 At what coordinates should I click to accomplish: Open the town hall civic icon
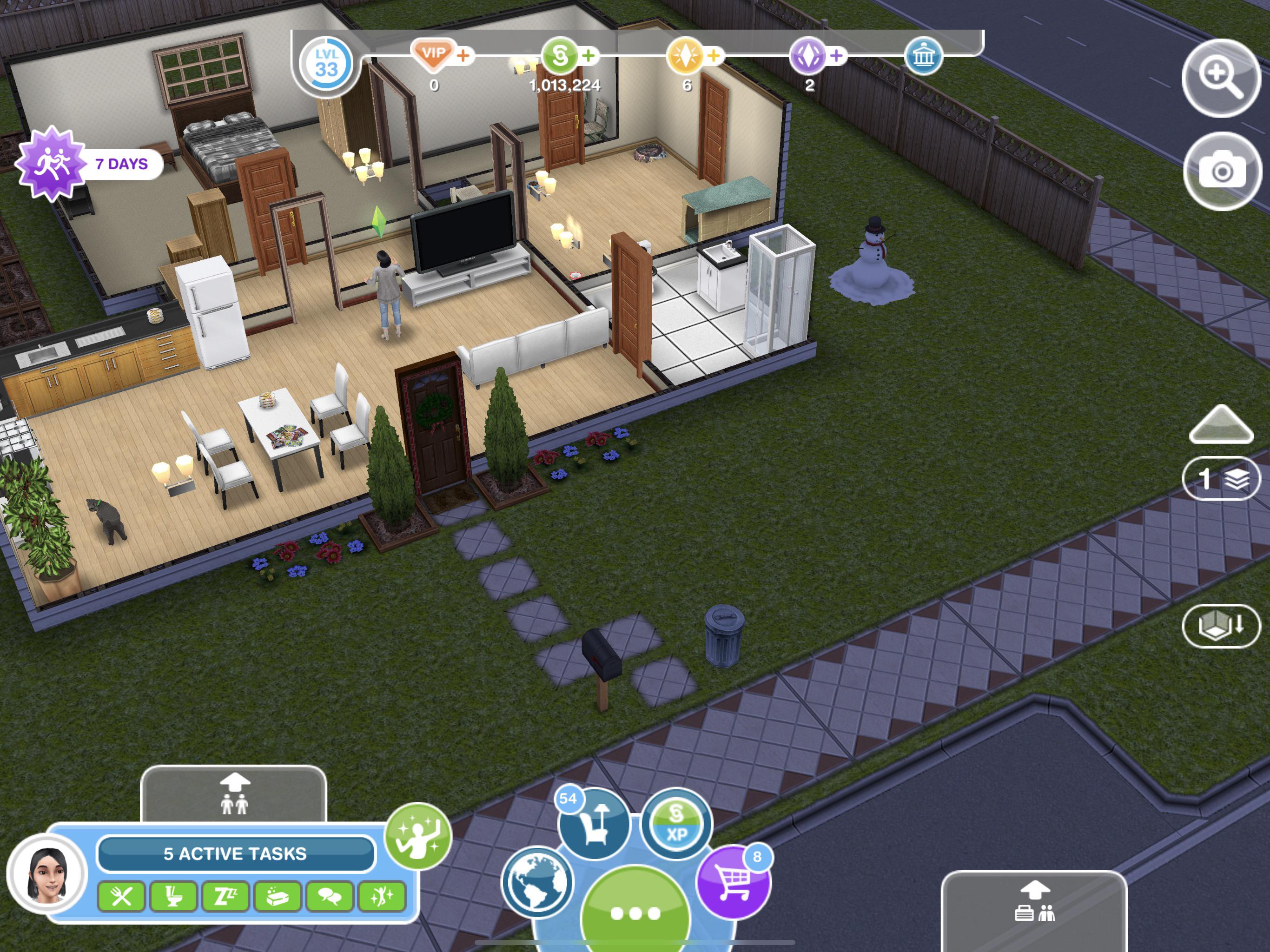(x=926, y=58)
